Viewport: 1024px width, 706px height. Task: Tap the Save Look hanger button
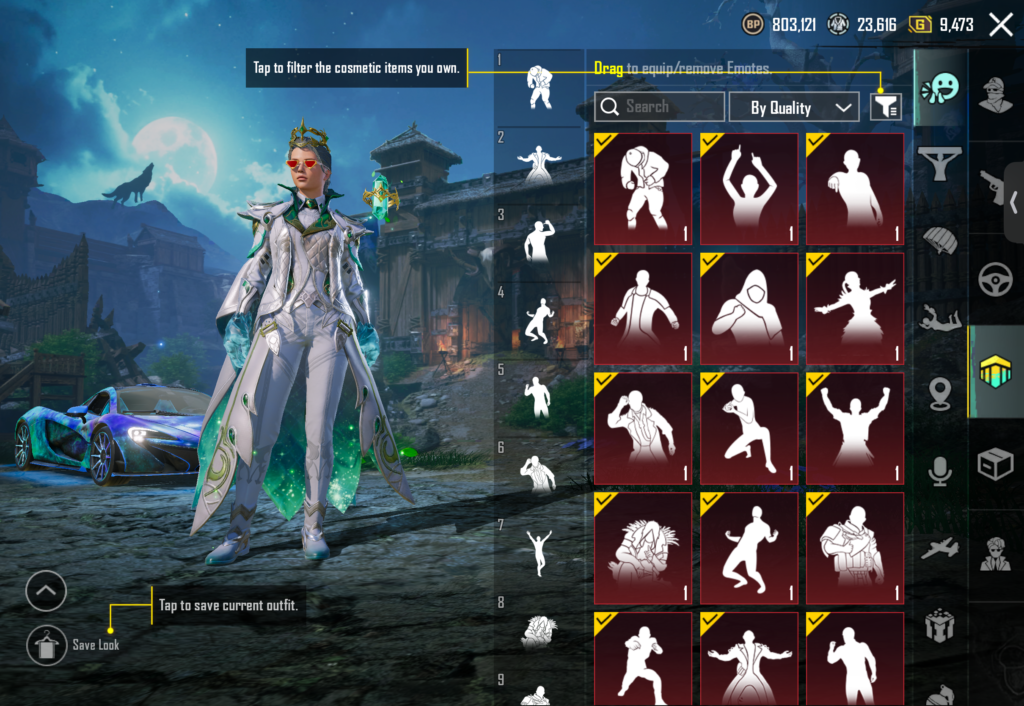tap(46, 645)
